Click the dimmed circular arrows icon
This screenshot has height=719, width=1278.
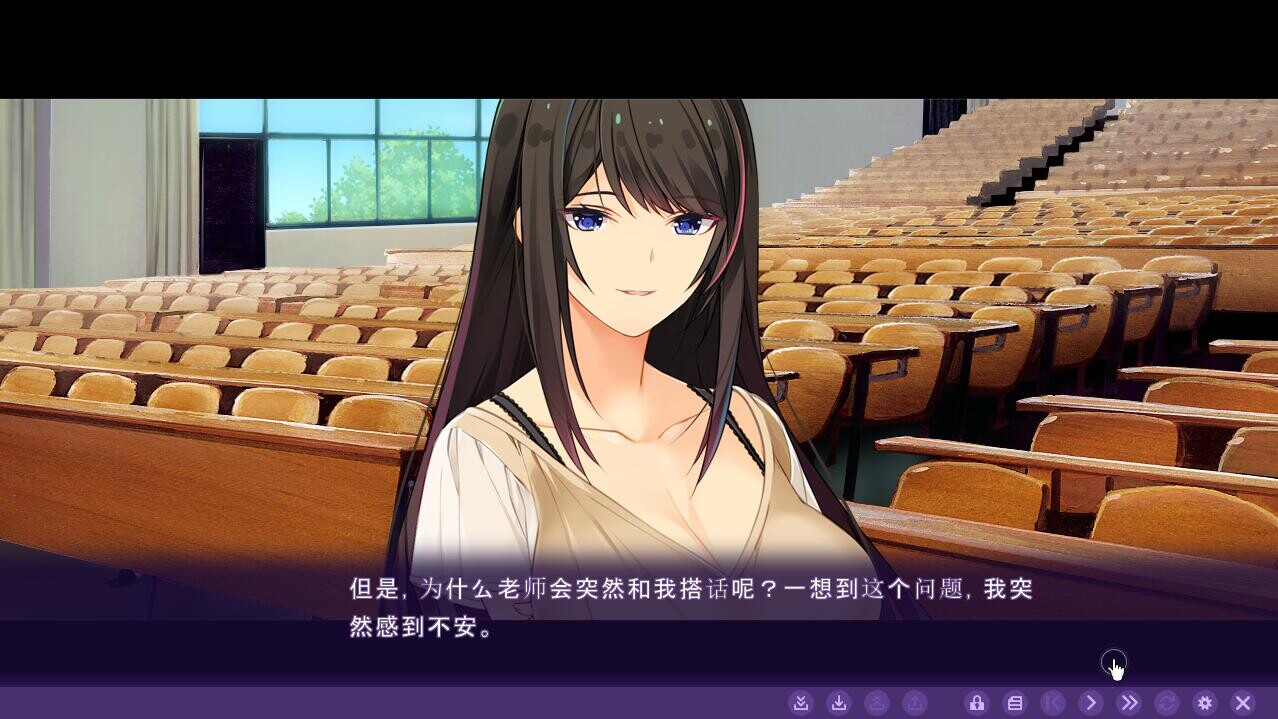[1166, 703]
